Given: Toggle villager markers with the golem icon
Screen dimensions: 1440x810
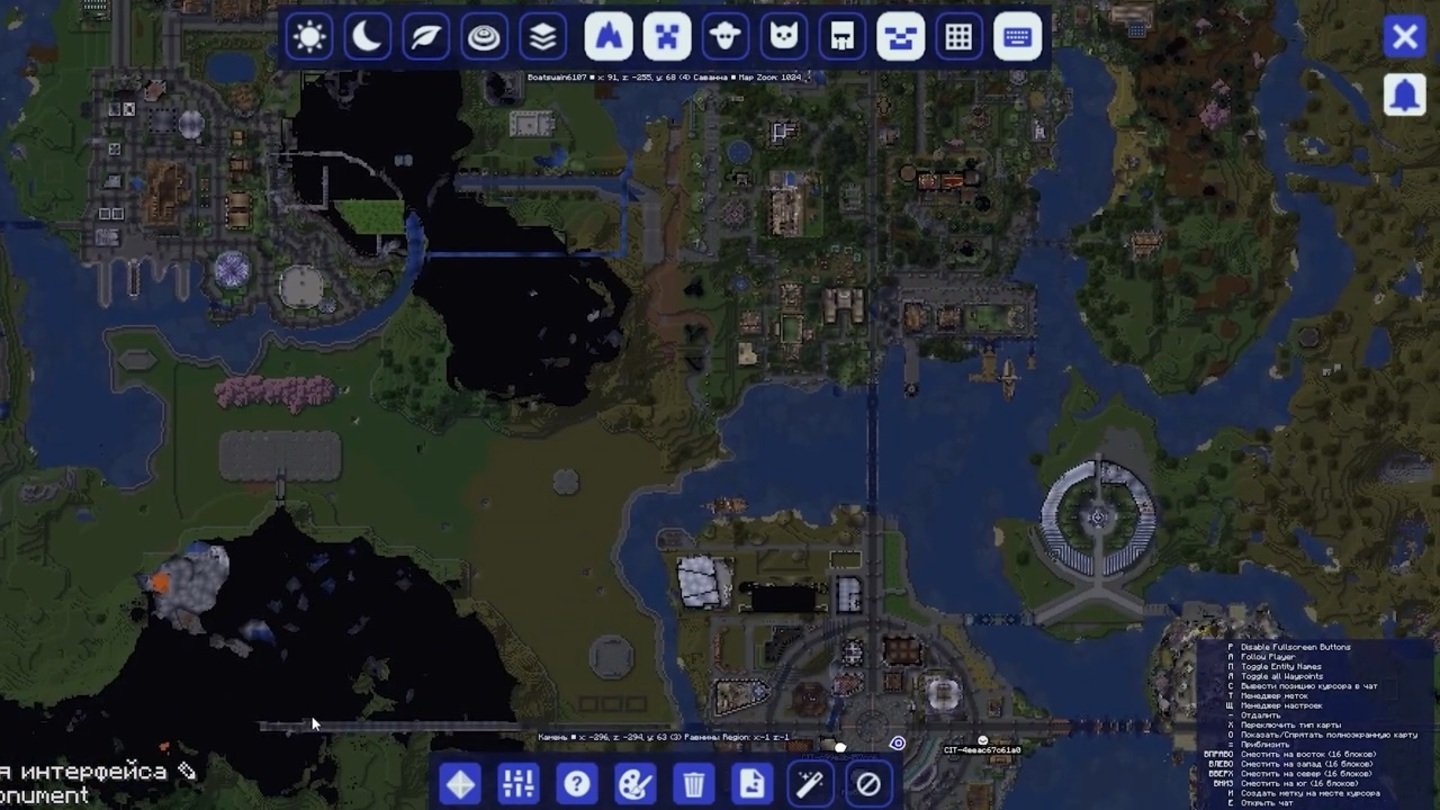Looking at the screenshot, I should click(843, 37).
